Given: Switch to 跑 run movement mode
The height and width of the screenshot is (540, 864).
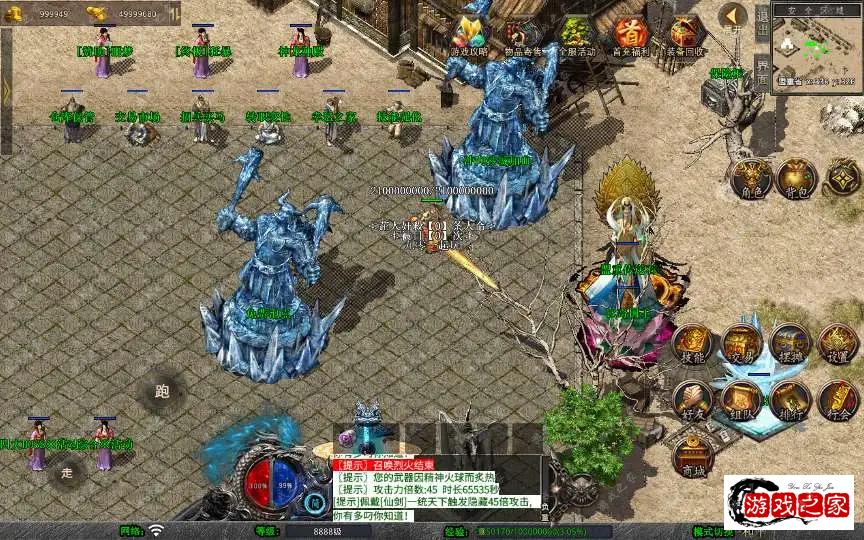Looking at the screenshot, I should (162, 391).
